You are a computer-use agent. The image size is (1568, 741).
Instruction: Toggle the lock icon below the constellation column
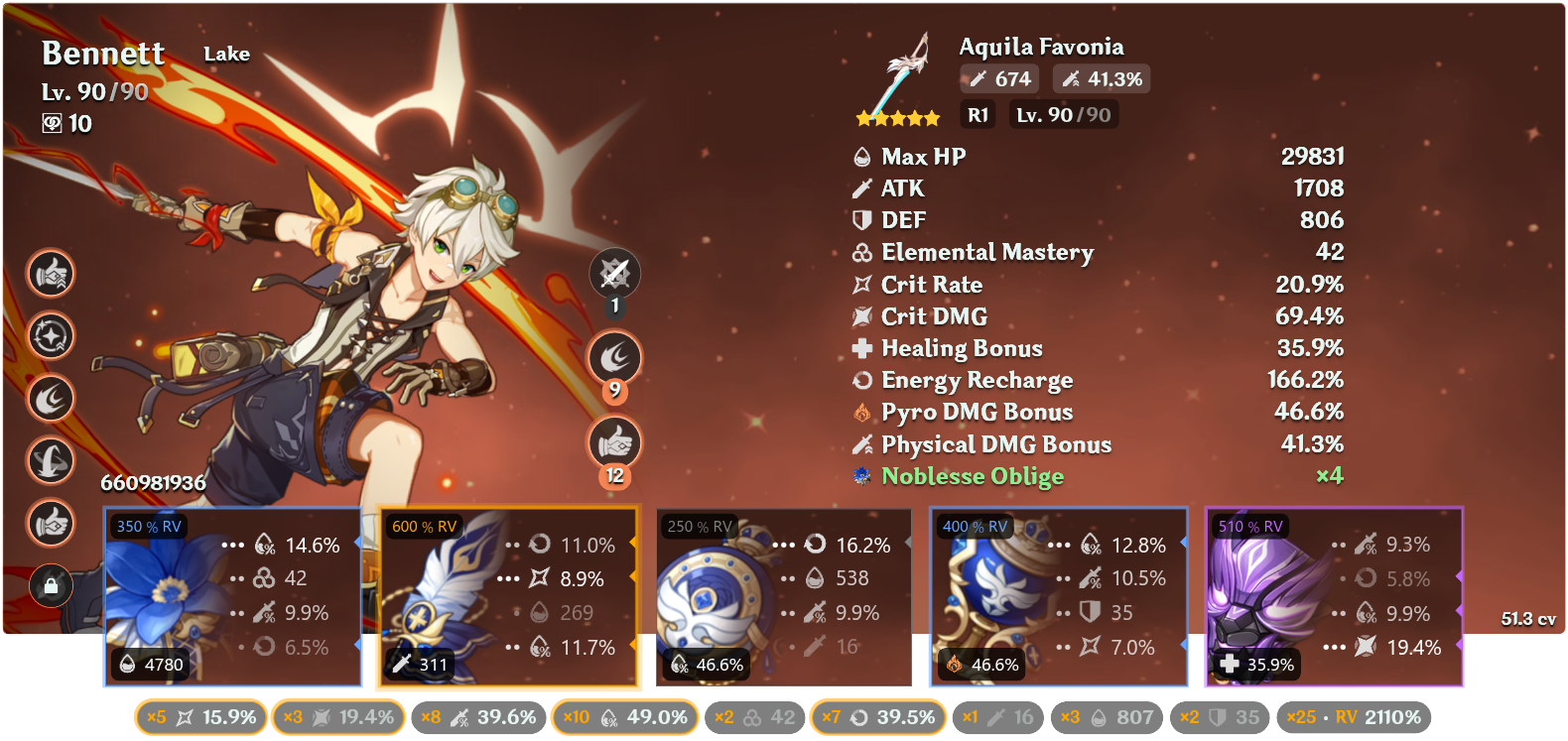pos(51,587)
